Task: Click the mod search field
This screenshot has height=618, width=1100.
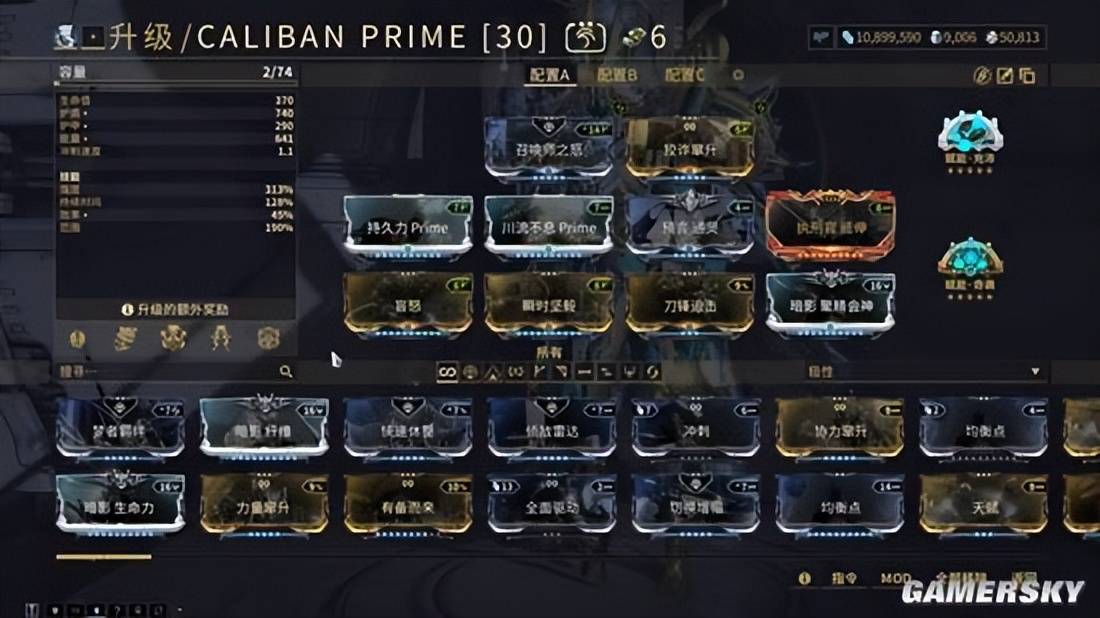Action: (x=170, y=372)
